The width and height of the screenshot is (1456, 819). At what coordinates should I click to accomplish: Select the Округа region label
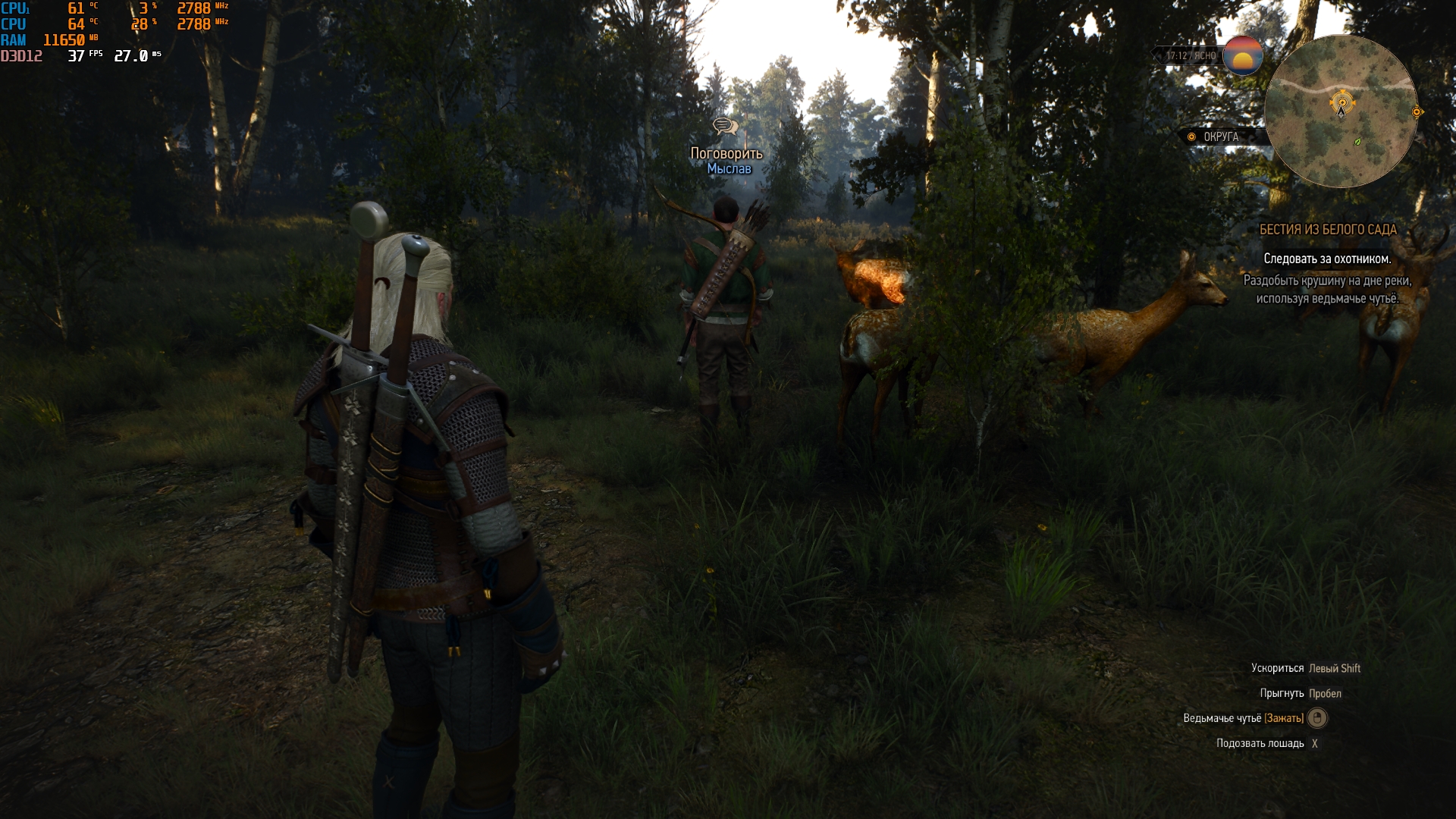(1220, 137)
